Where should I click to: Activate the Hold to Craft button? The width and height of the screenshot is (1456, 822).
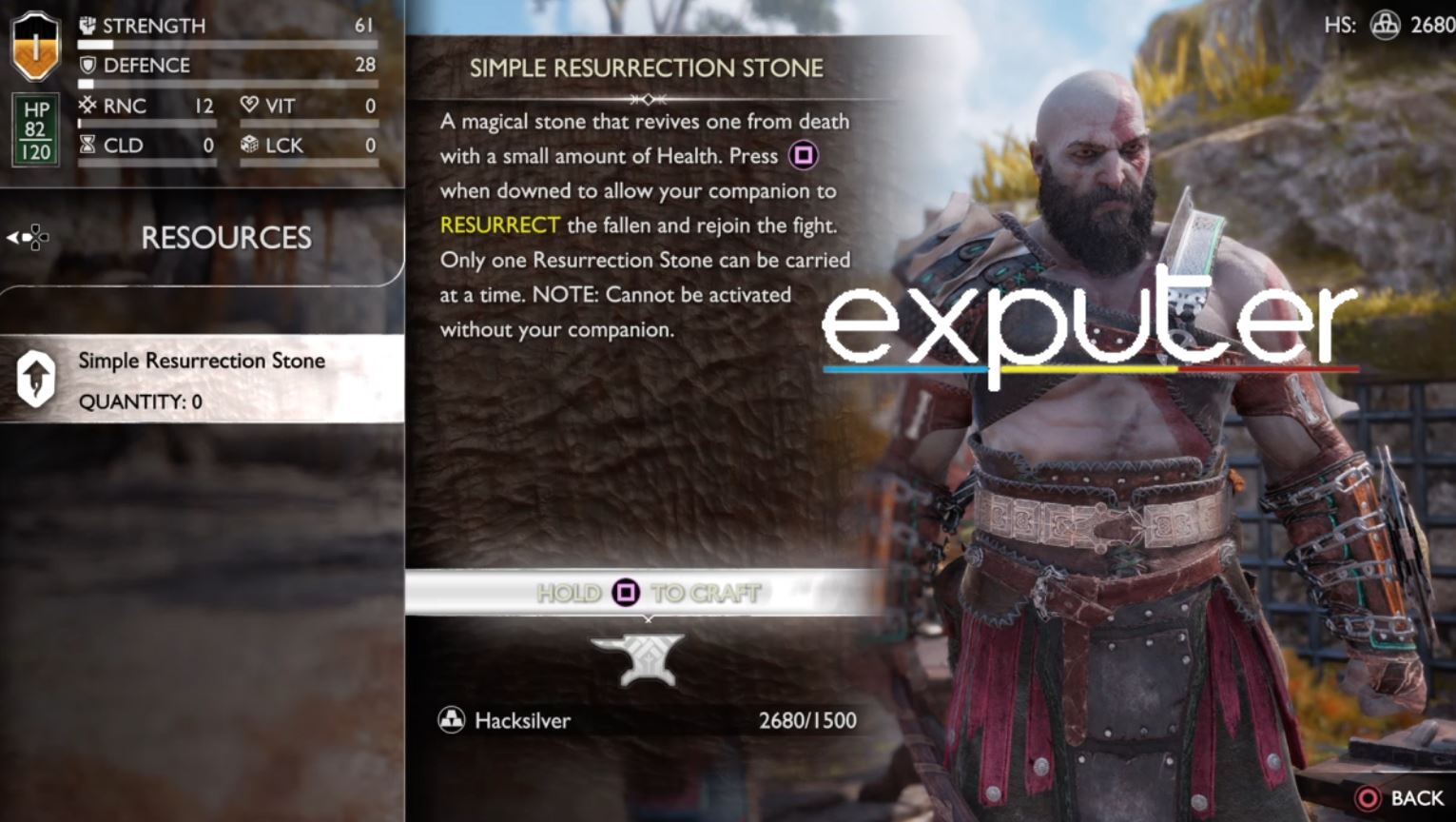(648, 592)
